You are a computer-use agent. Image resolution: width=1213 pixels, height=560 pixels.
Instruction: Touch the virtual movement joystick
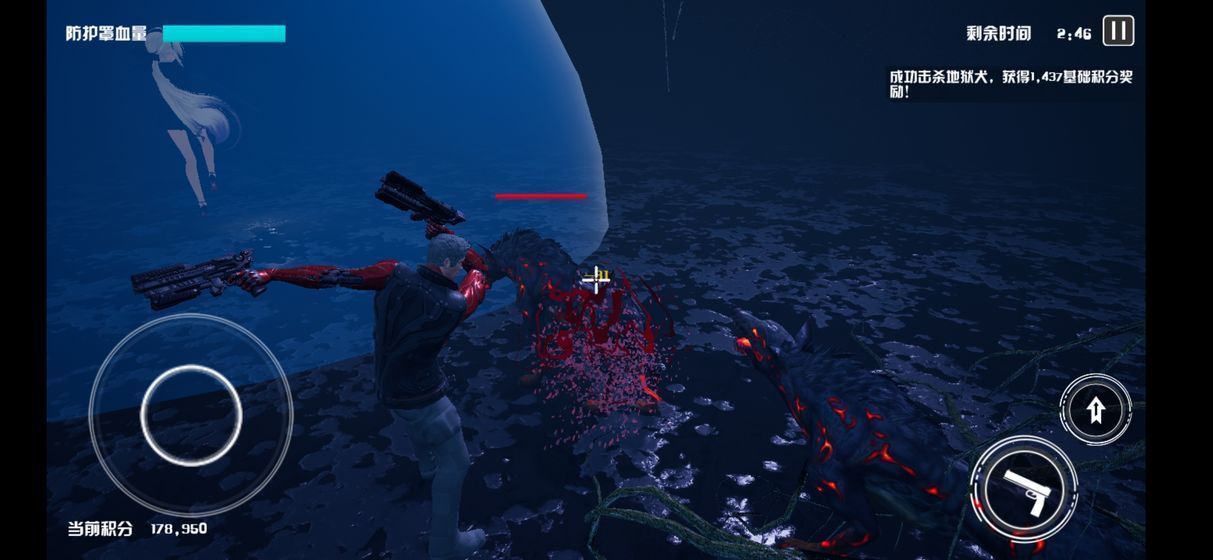tap(191, 414)
